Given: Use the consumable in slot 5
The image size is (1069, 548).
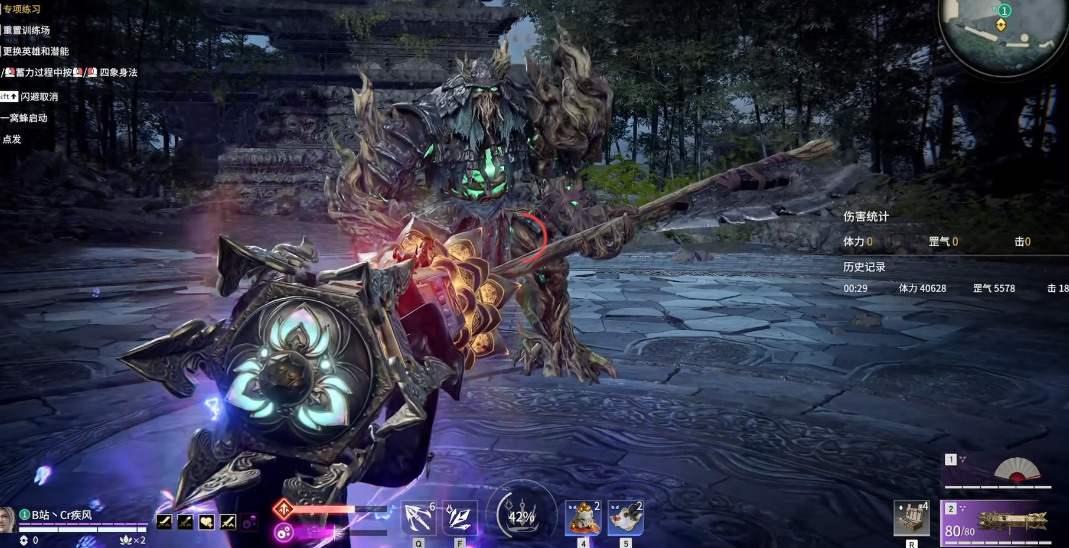Looking at the screenshot, I should click(625, 517).
